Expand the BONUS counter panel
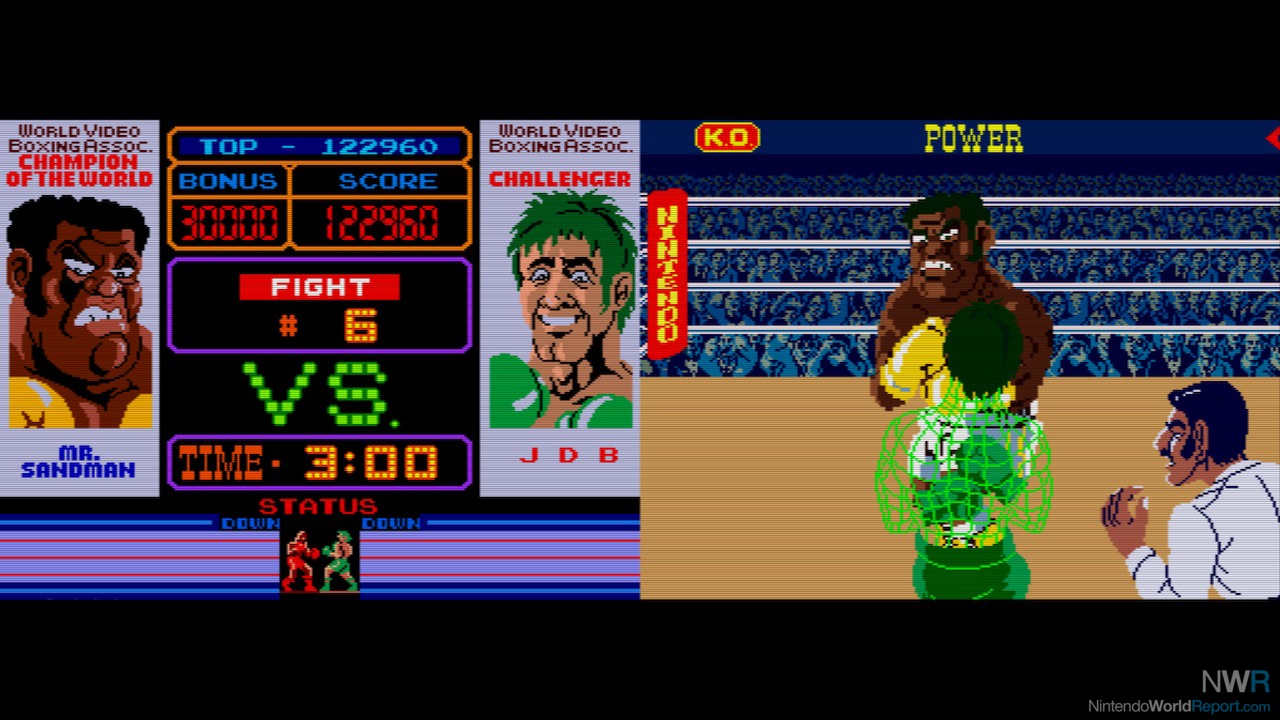The height and width of the screenshot is (720, 1280). pyautogui.click(x=231, y=198)
